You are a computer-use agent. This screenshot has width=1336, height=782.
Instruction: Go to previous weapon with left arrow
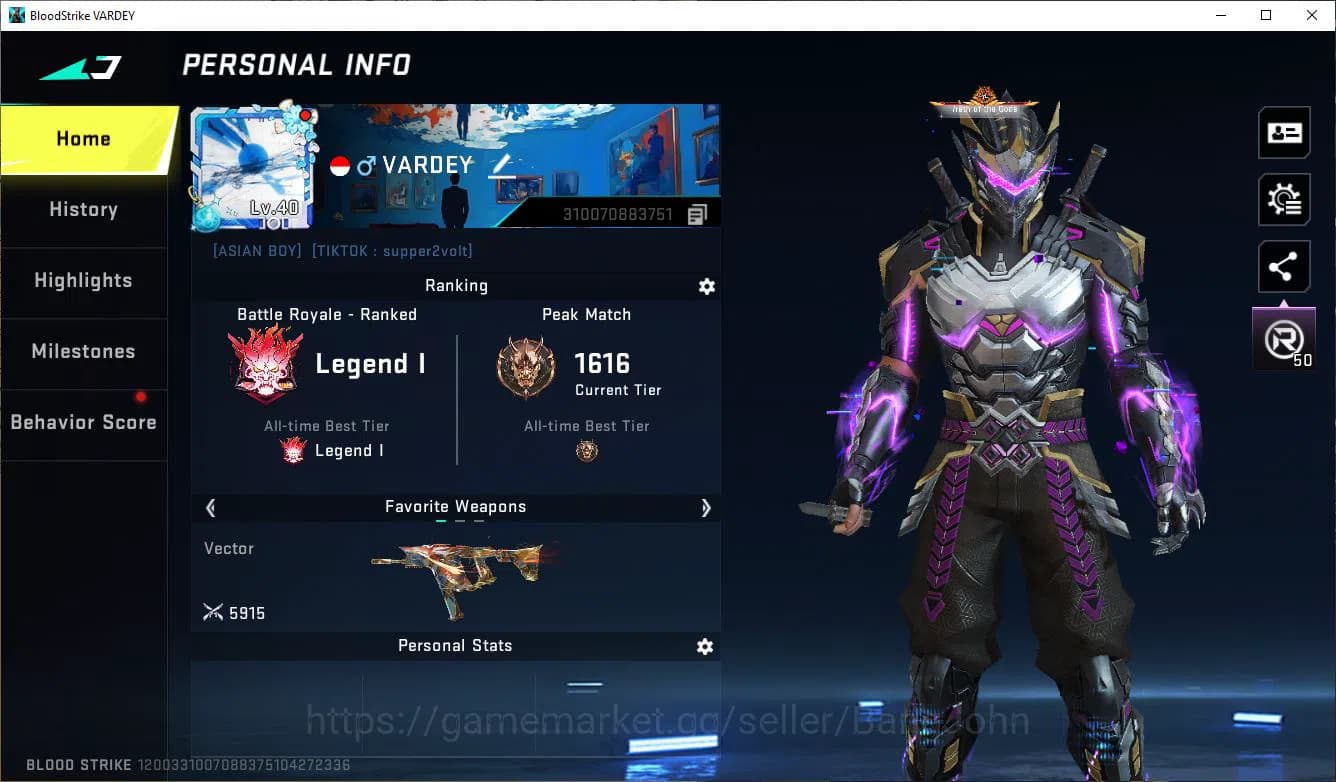click(210, 508)
